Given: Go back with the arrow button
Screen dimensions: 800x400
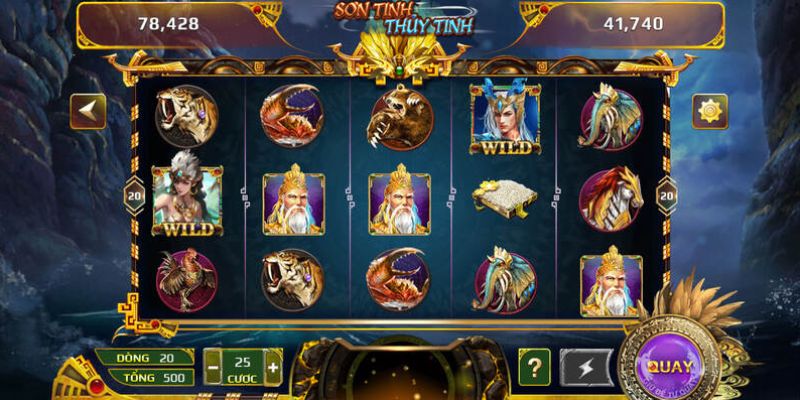Looking at the screenshot, I should 88,111.
